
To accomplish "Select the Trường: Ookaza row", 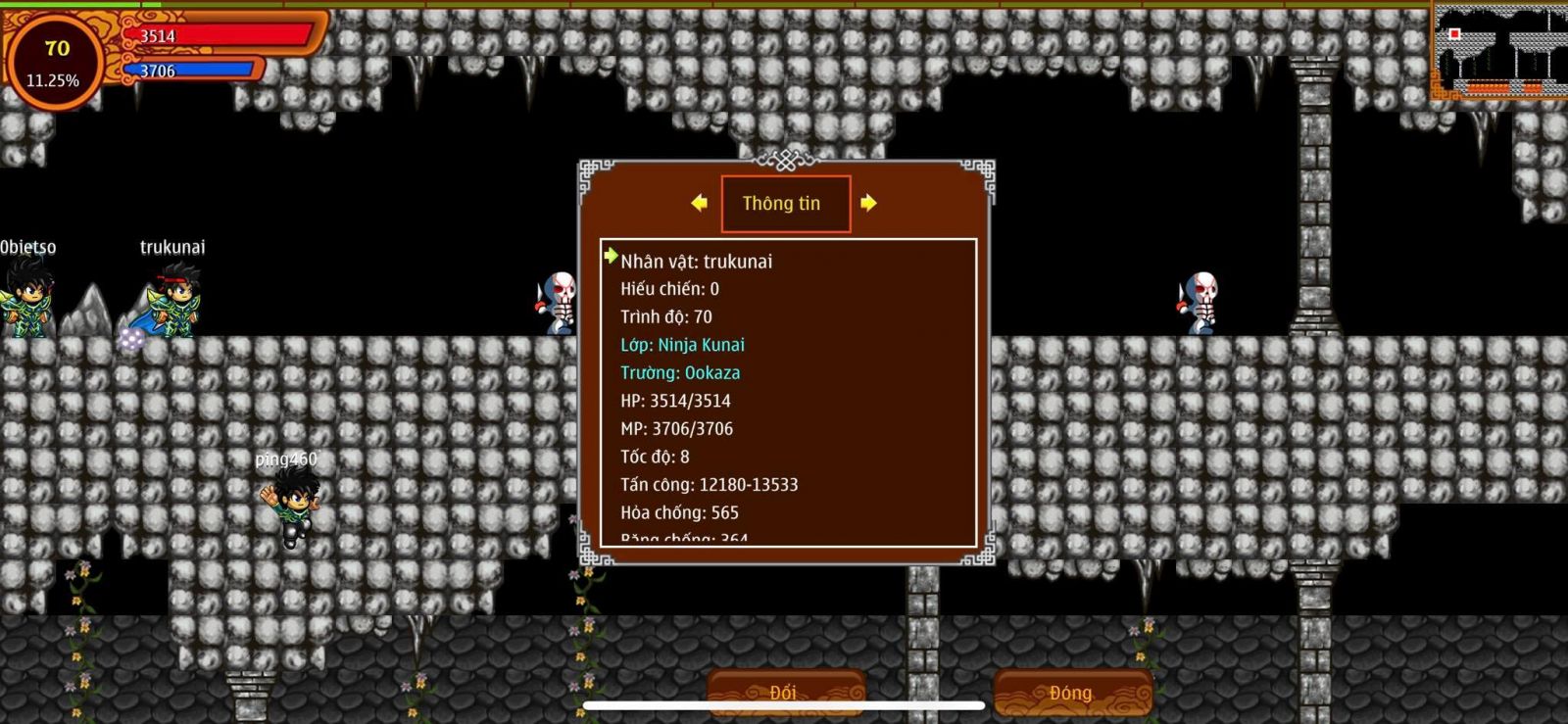I will coord(680,373).
